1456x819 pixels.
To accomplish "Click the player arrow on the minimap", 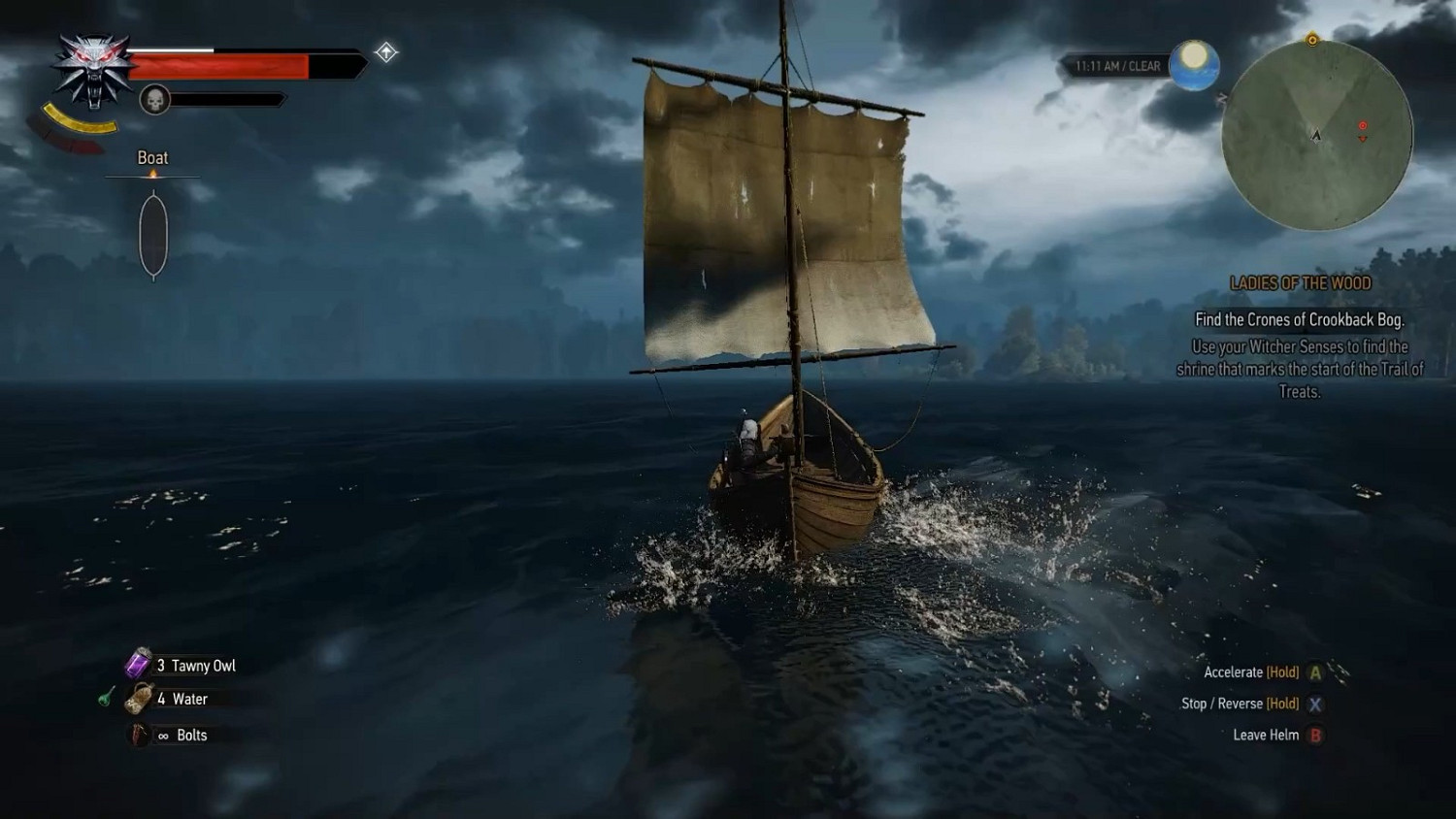I will [1315, 136].
